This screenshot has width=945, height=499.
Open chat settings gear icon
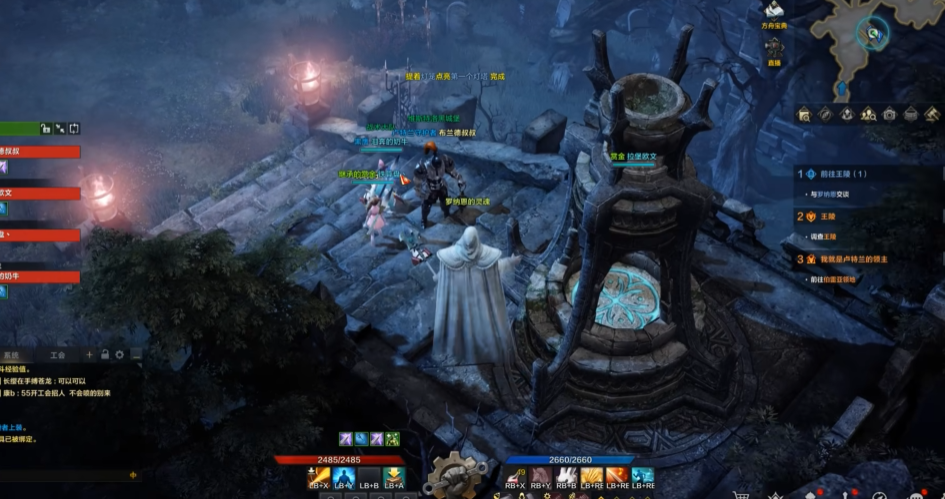120,355
